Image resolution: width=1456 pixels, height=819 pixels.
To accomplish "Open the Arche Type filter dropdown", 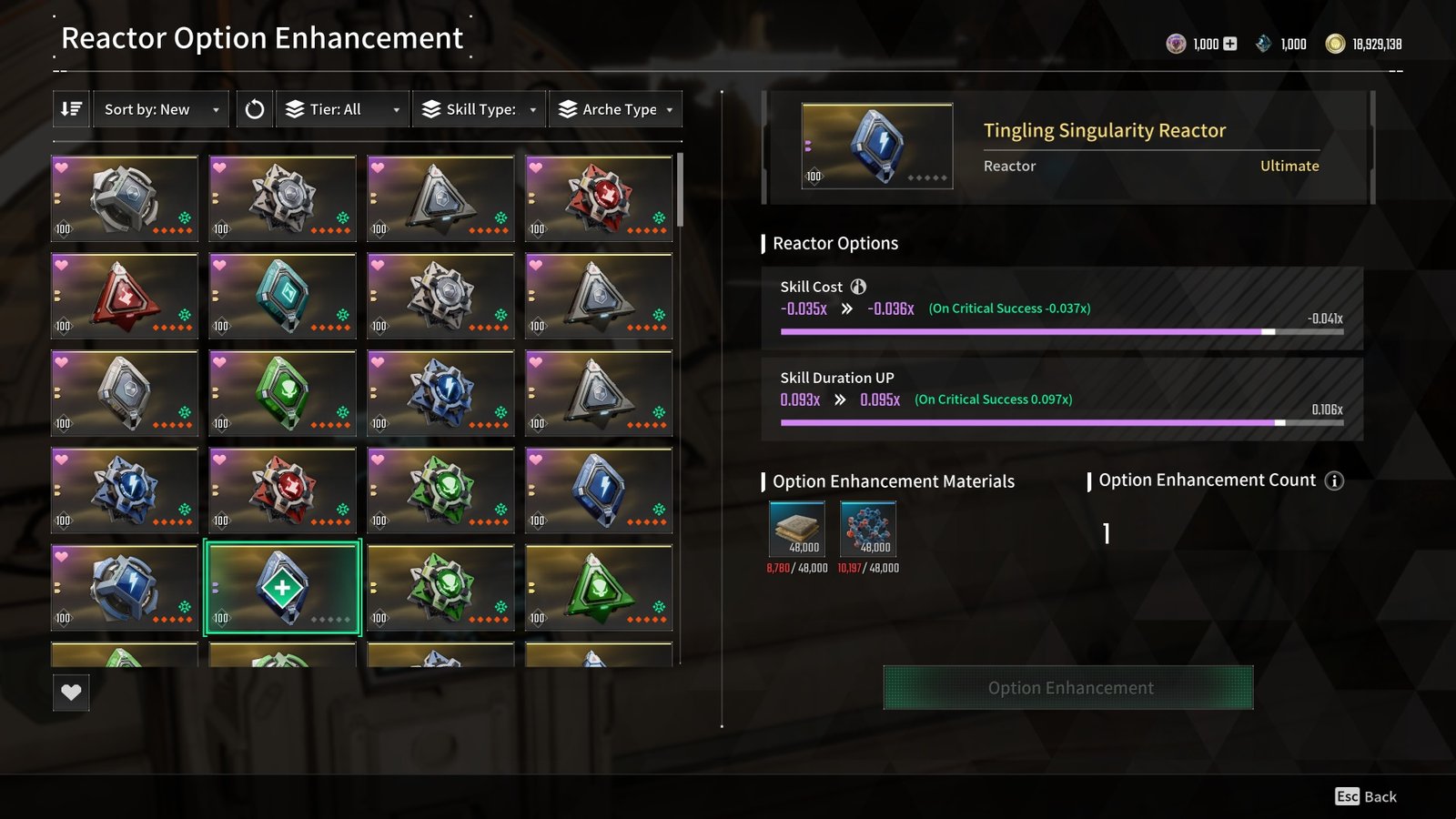I will click(x=616, y=109).
